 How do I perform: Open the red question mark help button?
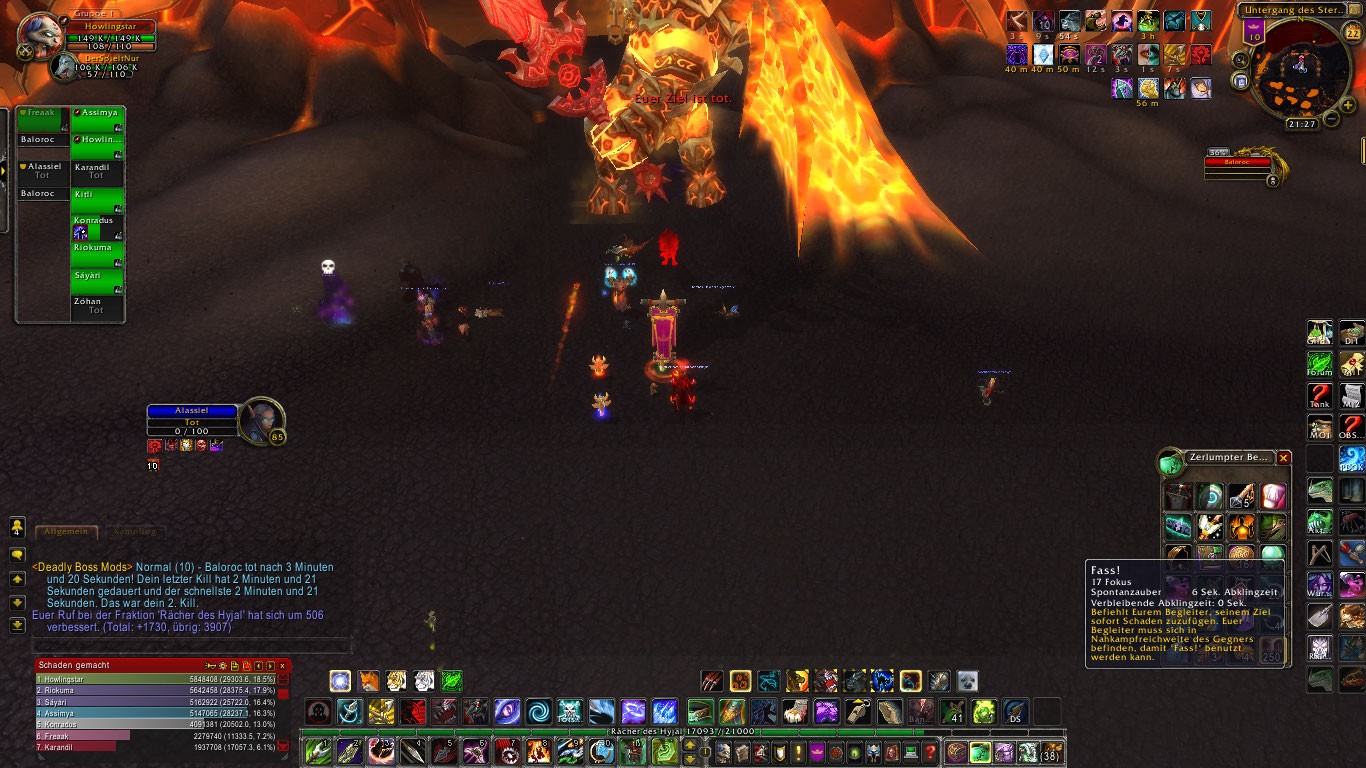click(x=931, y=752)
